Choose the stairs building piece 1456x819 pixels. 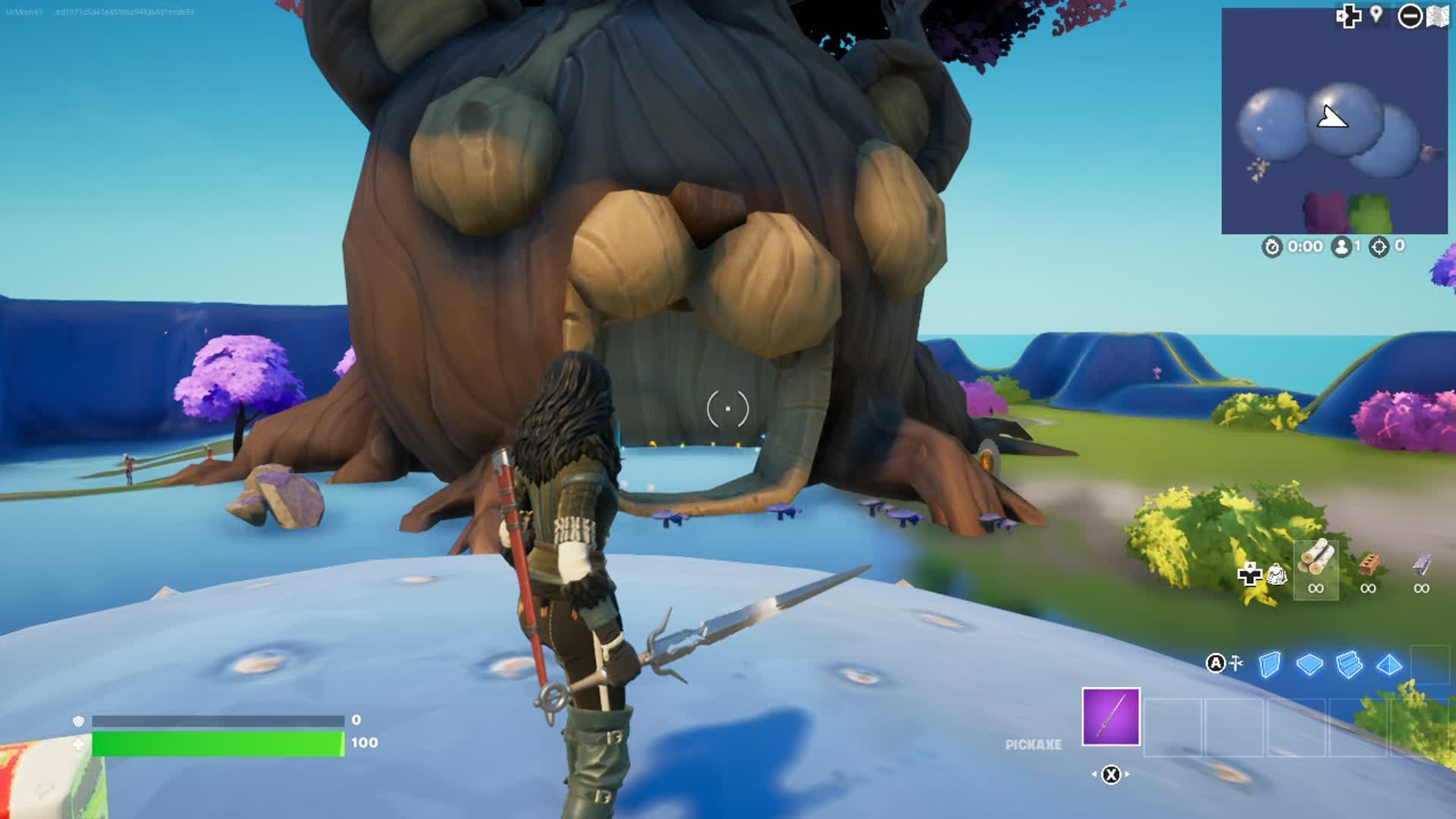click(1349, 665)
